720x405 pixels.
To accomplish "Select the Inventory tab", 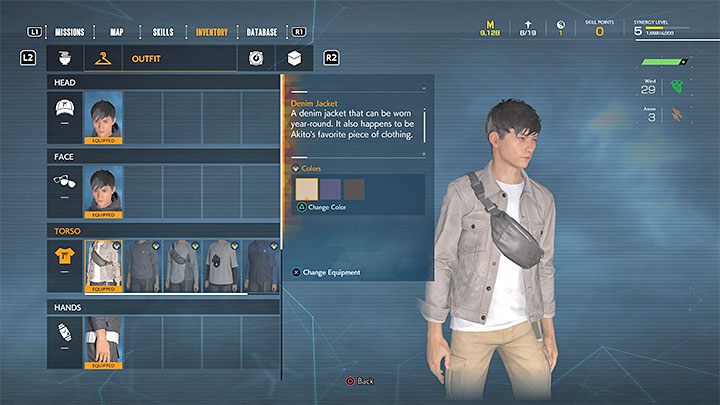I will pyautogui.click(x=211, y=32).
